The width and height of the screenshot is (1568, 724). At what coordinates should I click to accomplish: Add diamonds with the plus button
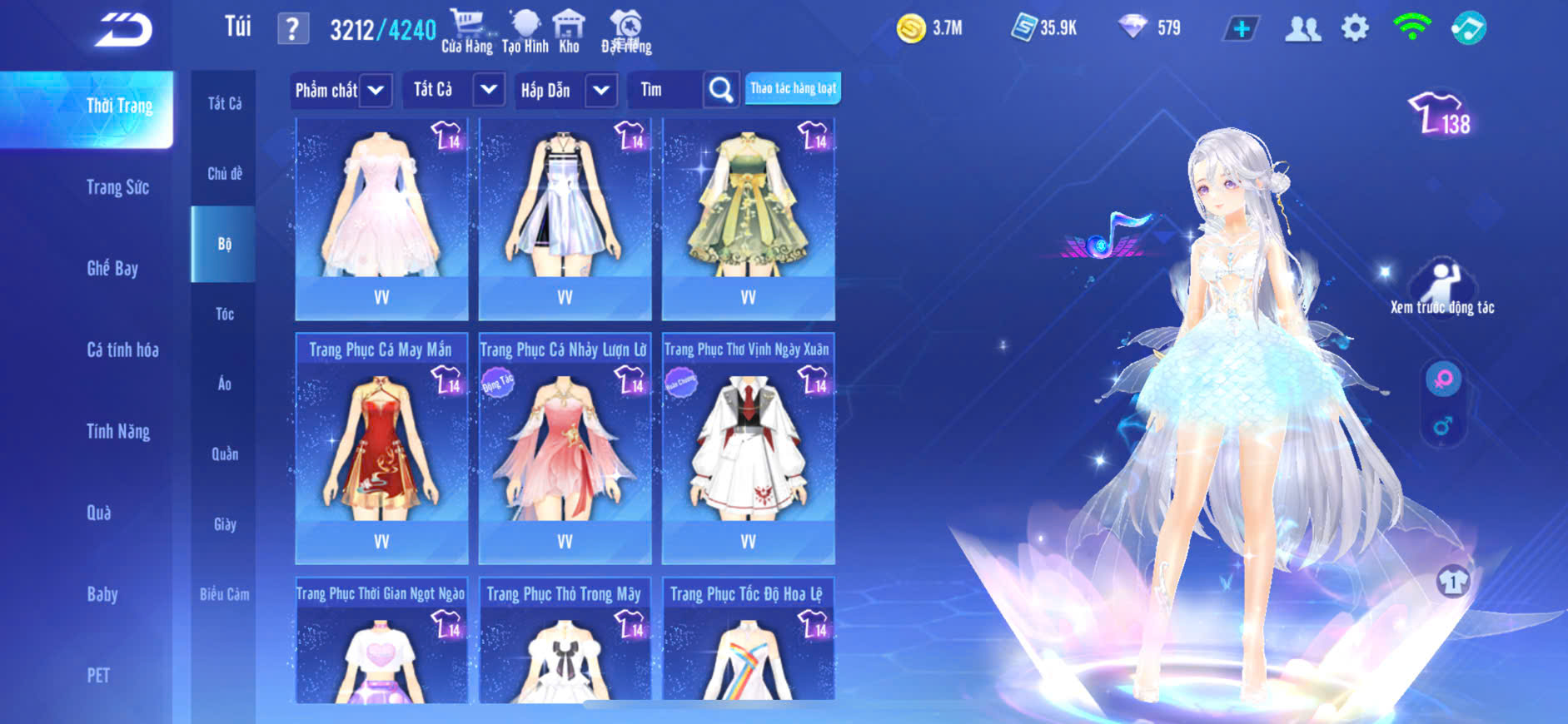[1241, 29]
